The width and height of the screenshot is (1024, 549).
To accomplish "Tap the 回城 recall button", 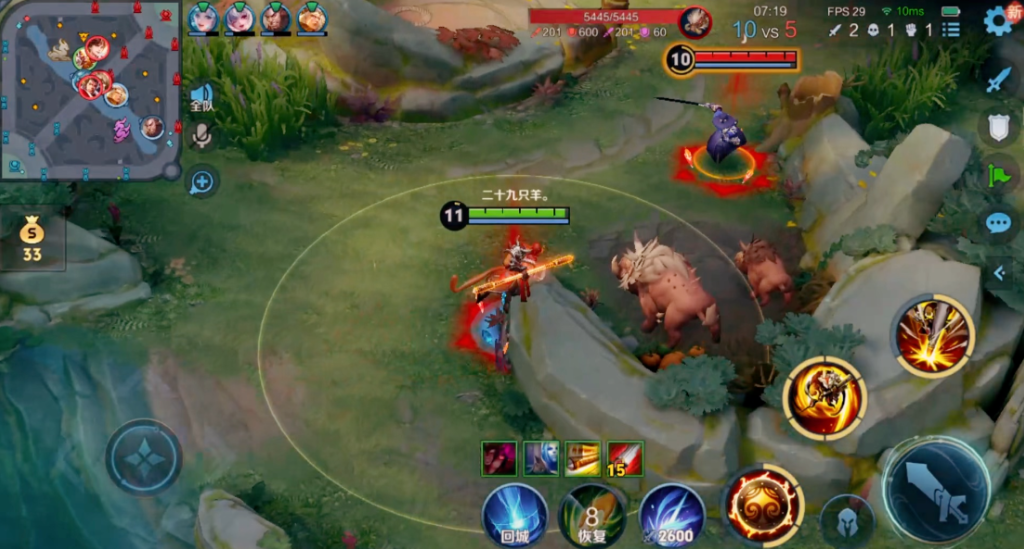I will coord(515,514).
